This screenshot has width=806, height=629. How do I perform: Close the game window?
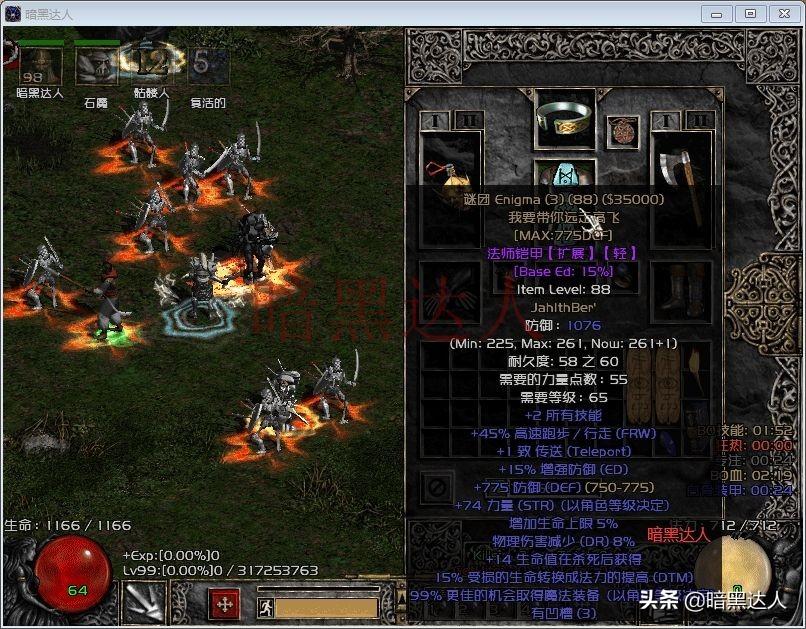click(x=782, y=13)
